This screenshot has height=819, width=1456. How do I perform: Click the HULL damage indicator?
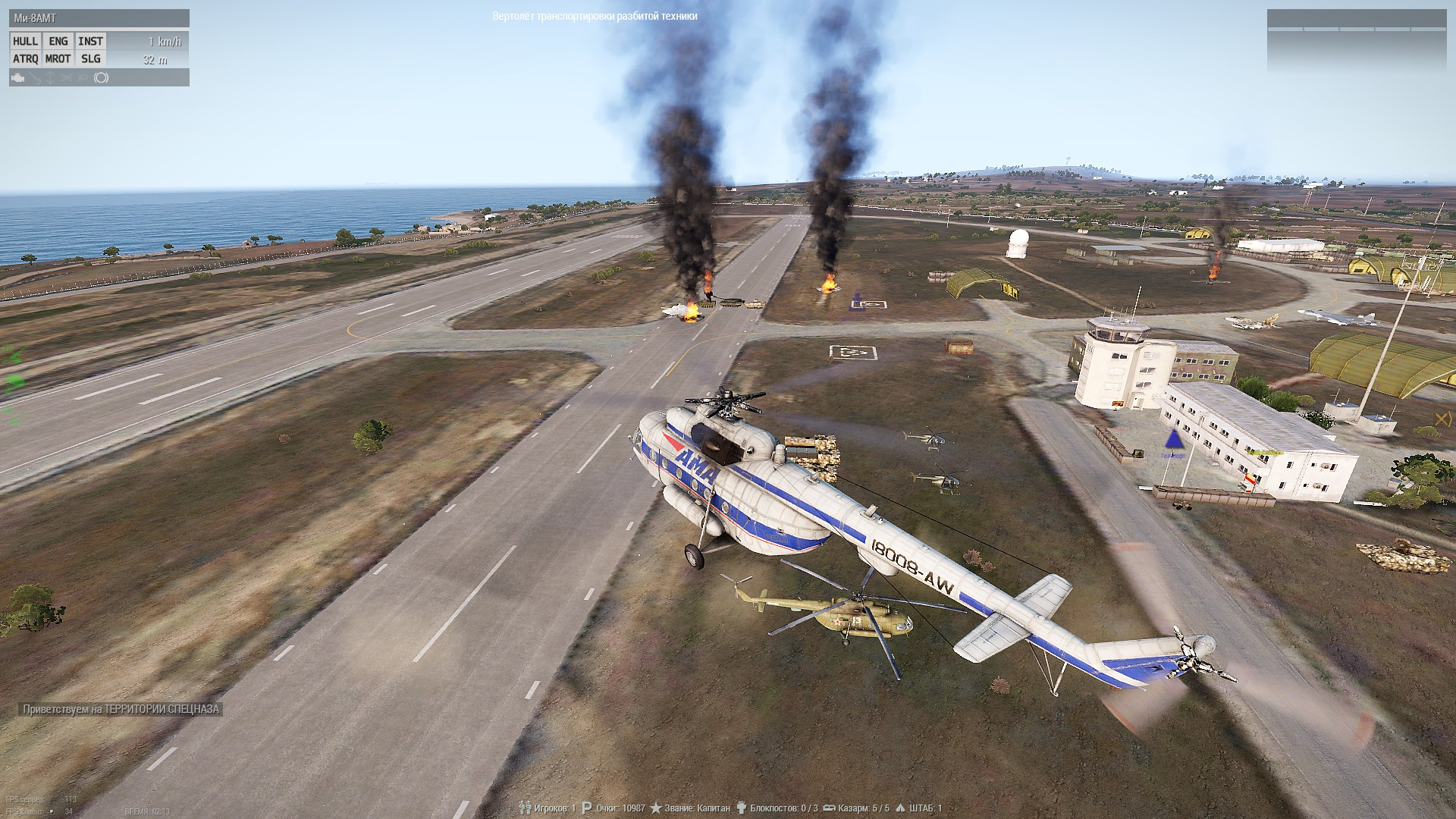click(x=25, y=42)
